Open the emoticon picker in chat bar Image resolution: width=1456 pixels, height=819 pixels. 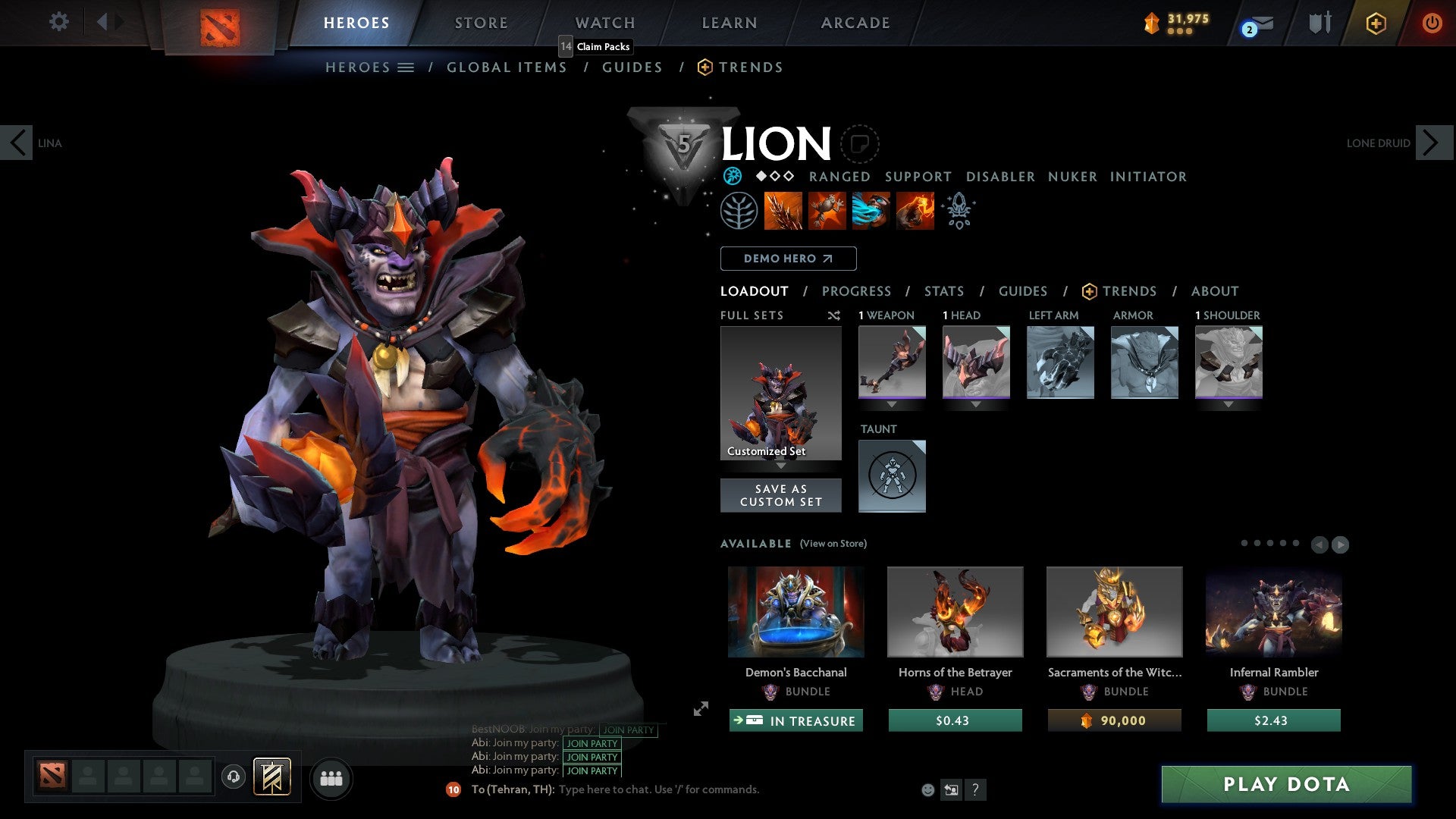coord(926,789)
